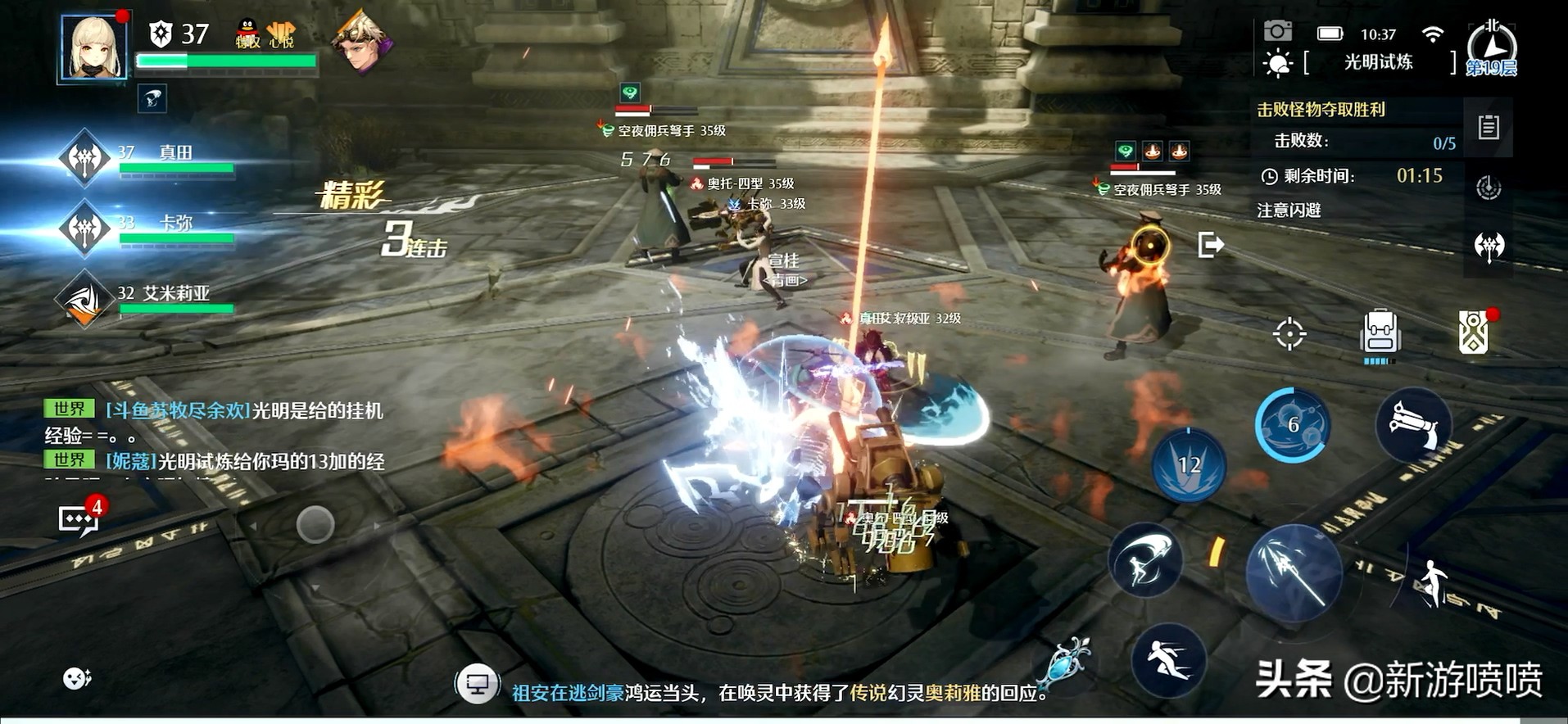Activate the skill showing cooldown 12
1568x724 pixels.
[1189, 465]
